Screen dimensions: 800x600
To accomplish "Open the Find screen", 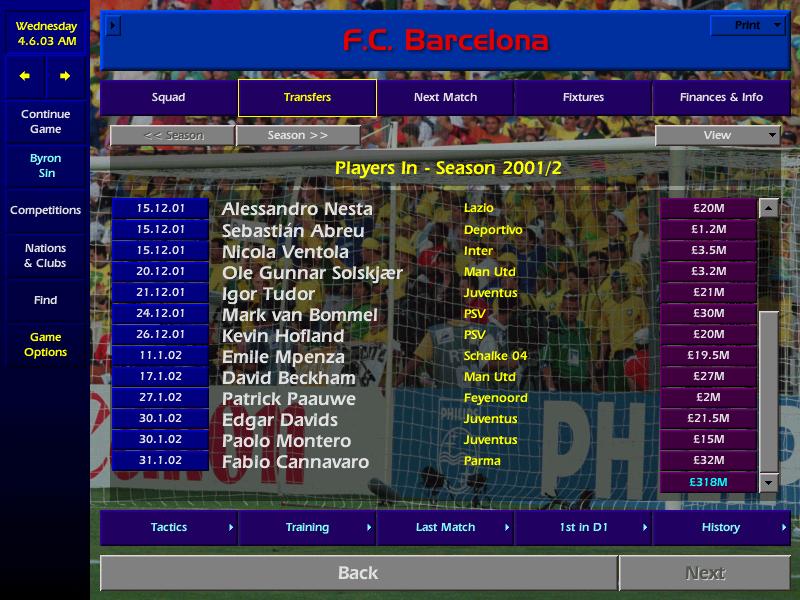I will coord(45,300).
